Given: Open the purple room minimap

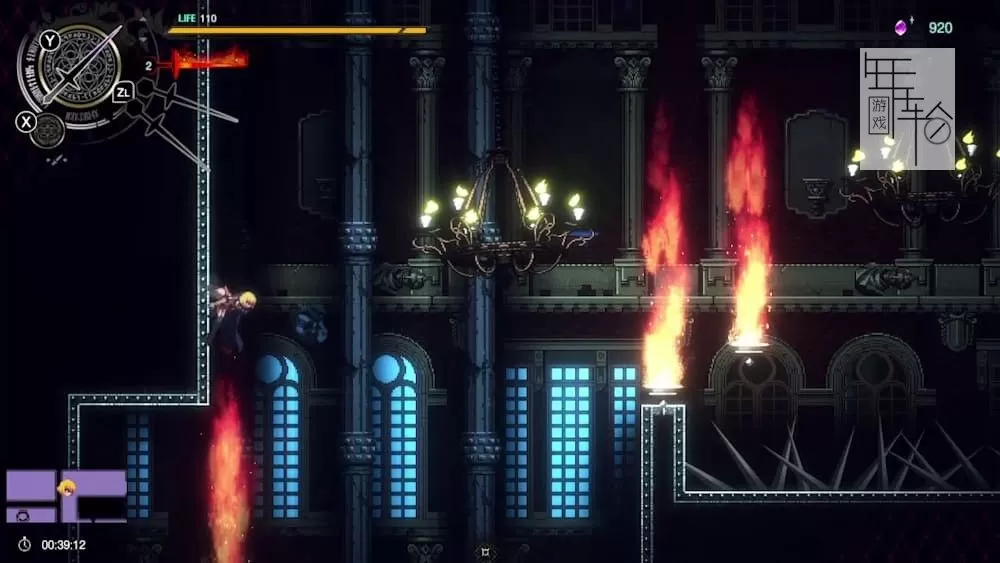Looking at the screenshot, I should pyautogui.click(x=66, y=496).
